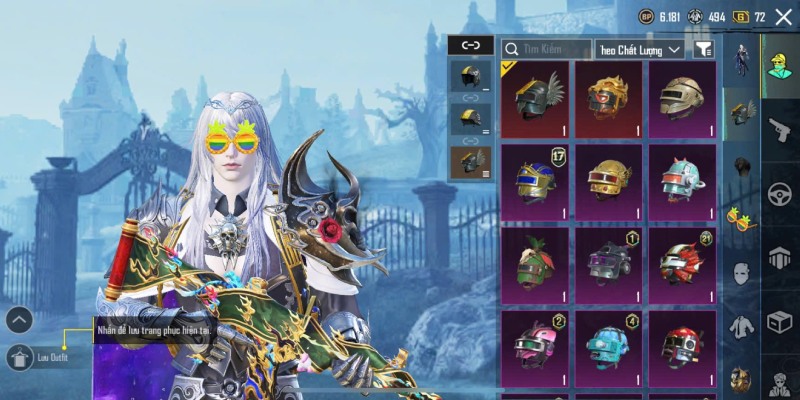The image size is (800, 400).
Task: Open the cube box category tab
Action: (x=780, y=322)
